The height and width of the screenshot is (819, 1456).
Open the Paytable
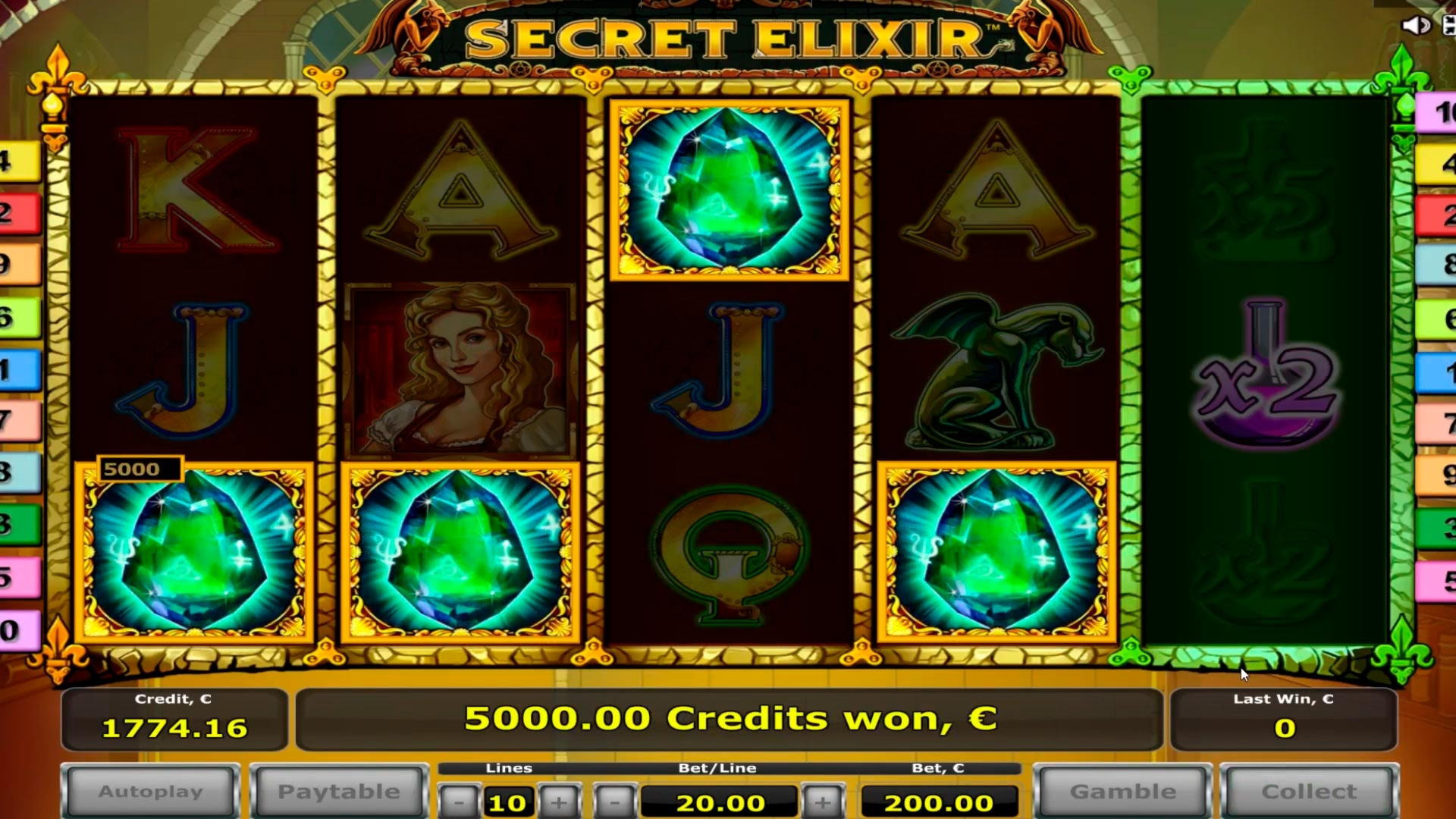(340, 791)
